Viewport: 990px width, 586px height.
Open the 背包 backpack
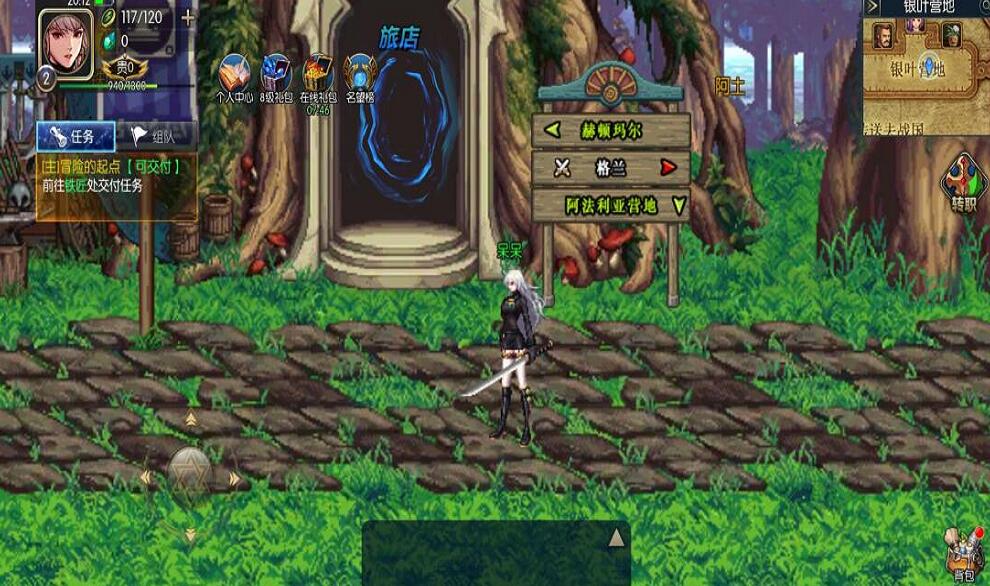pyautogui.click(x=964, y=555)
